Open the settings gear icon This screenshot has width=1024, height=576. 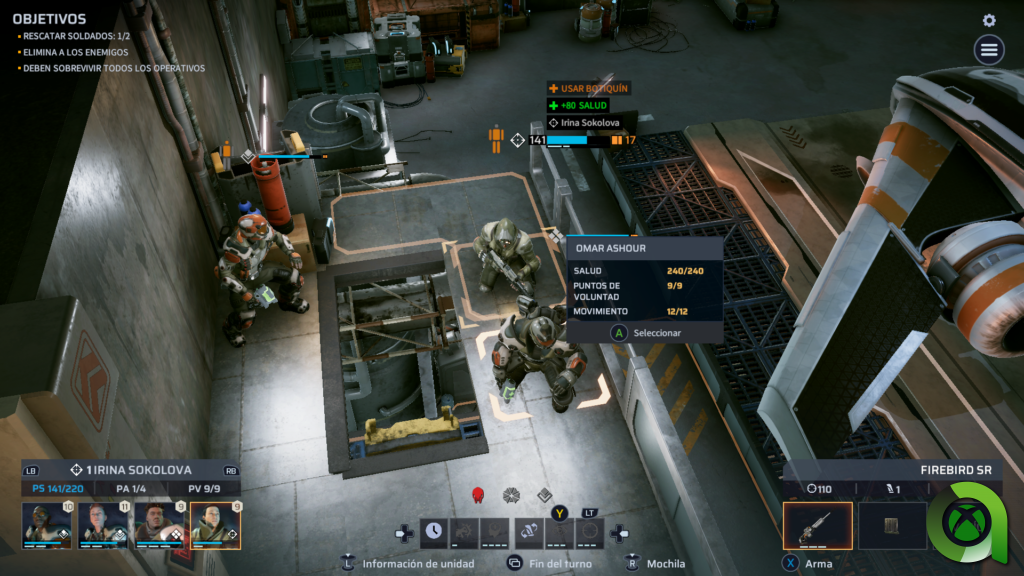click(989, 20)
